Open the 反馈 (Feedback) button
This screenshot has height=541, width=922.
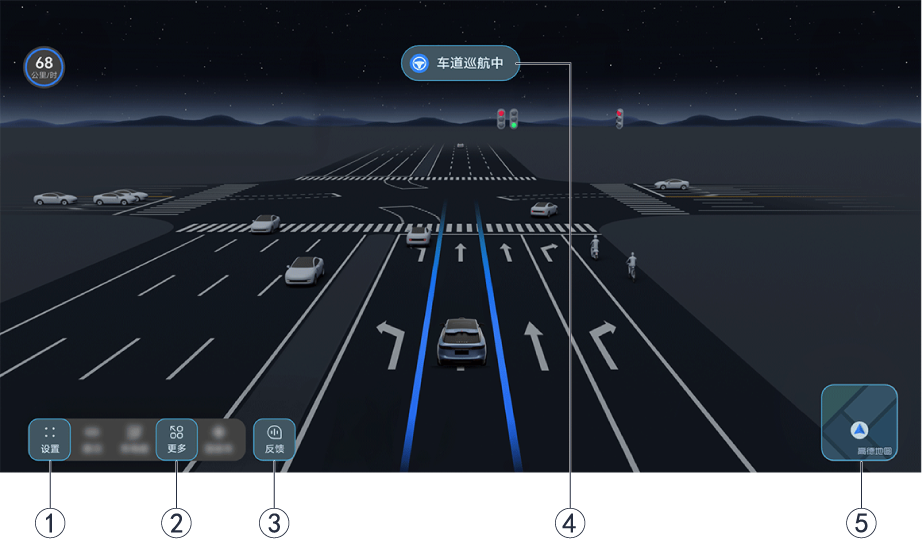point(275,439)
